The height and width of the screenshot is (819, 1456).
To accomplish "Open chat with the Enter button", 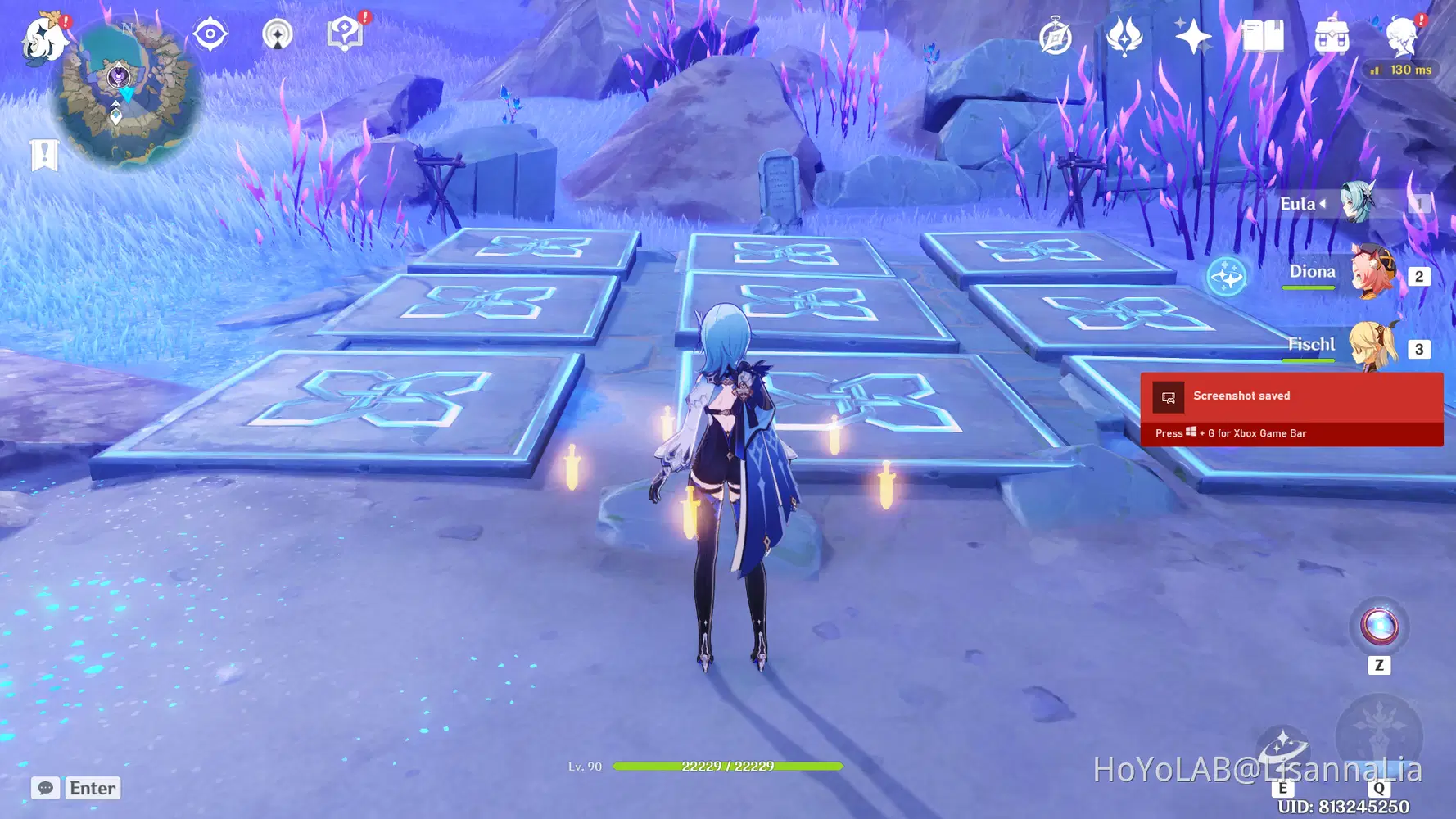I will (x=92, y=788).
